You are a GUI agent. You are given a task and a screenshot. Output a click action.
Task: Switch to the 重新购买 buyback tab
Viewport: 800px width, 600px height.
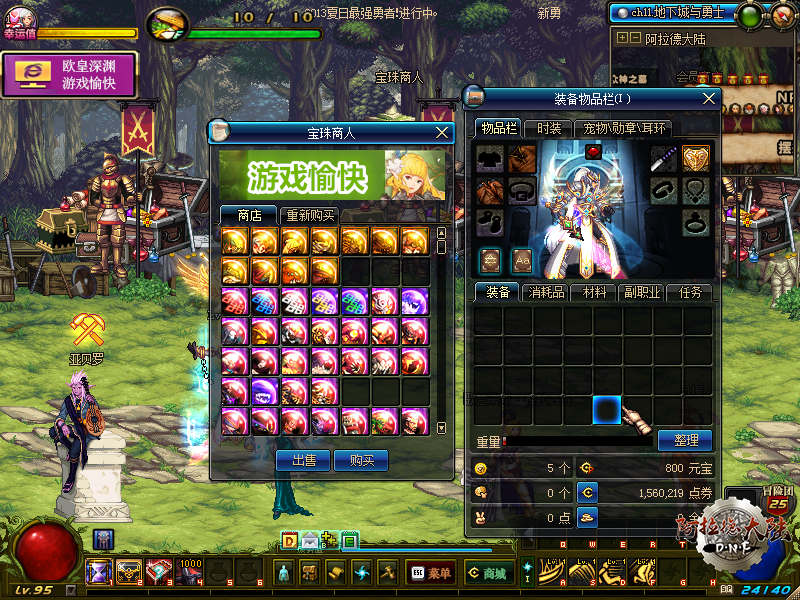310,215
